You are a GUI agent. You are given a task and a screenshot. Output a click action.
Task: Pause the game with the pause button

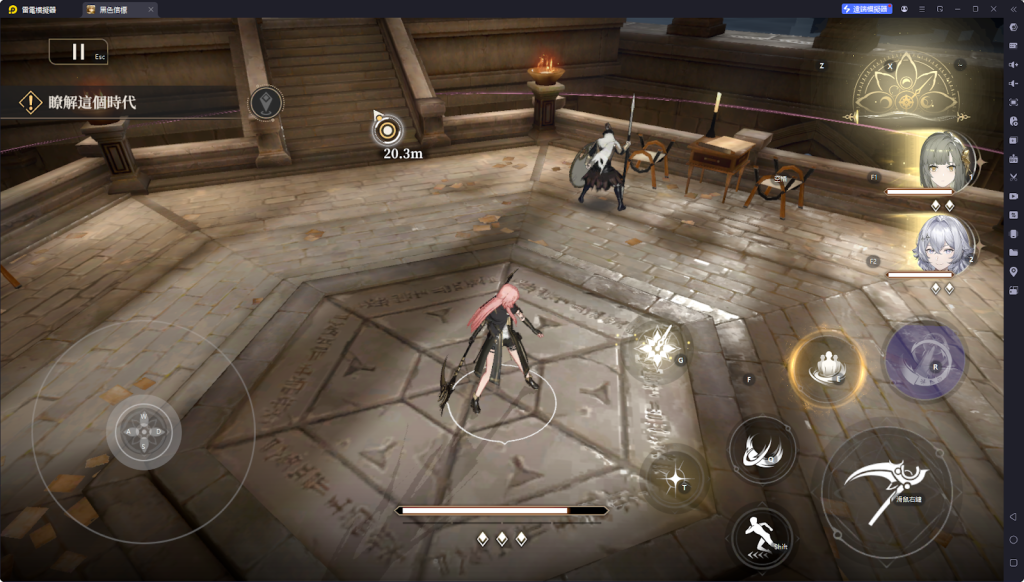[x=78, y=52]
